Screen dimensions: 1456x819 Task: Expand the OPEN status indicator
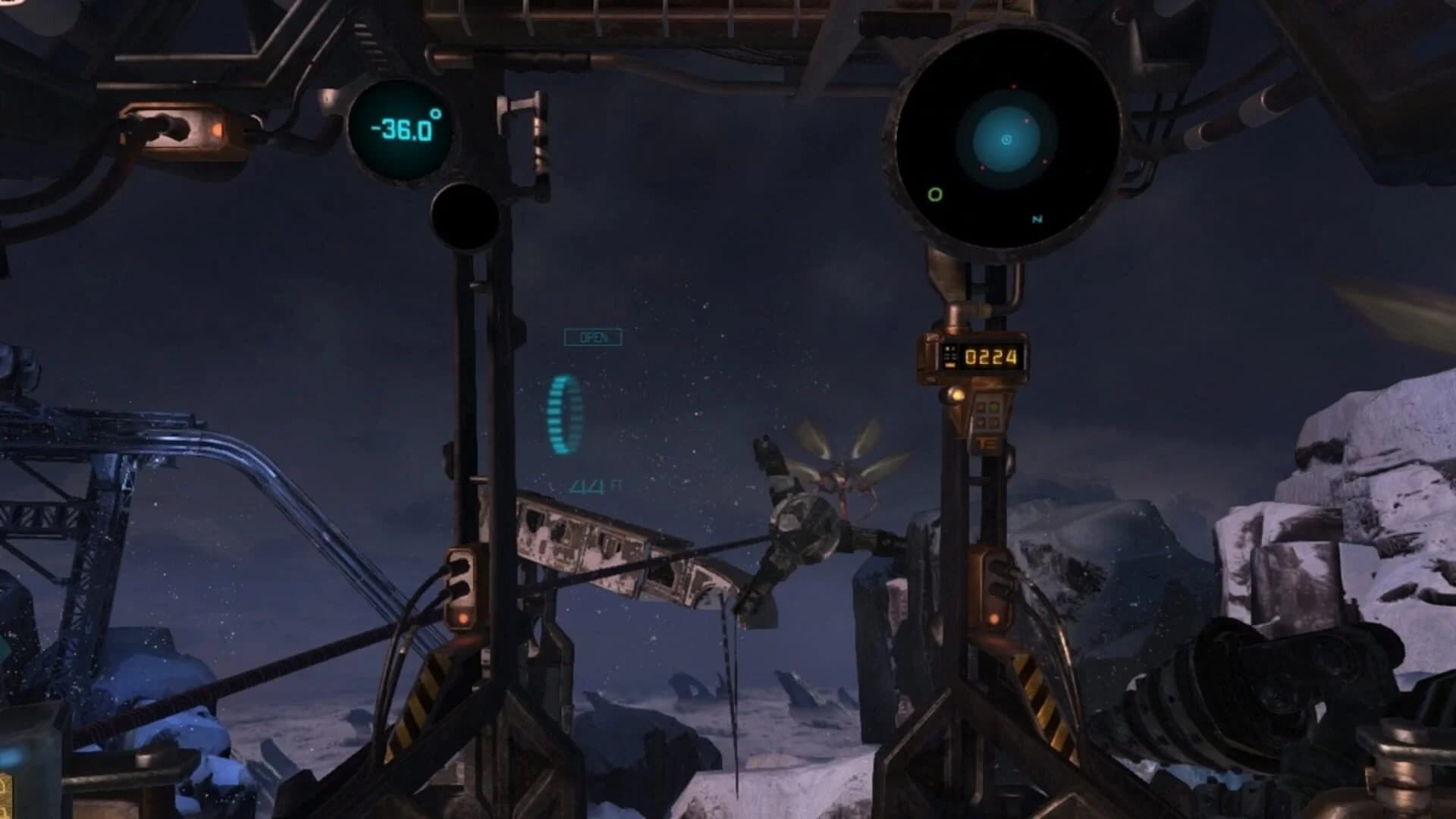(592, 337)
